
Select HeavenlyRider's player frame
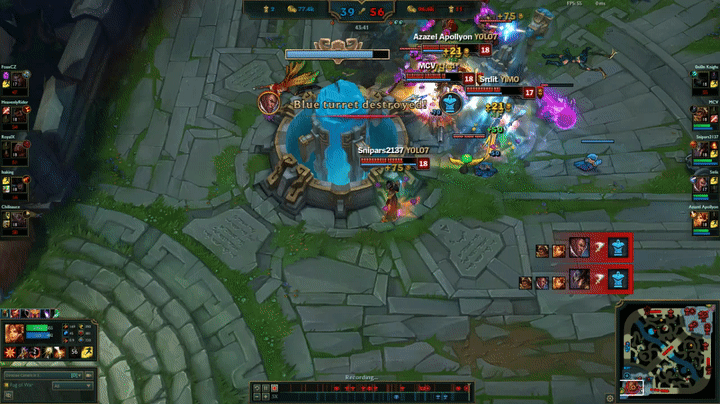pos(13,118)
